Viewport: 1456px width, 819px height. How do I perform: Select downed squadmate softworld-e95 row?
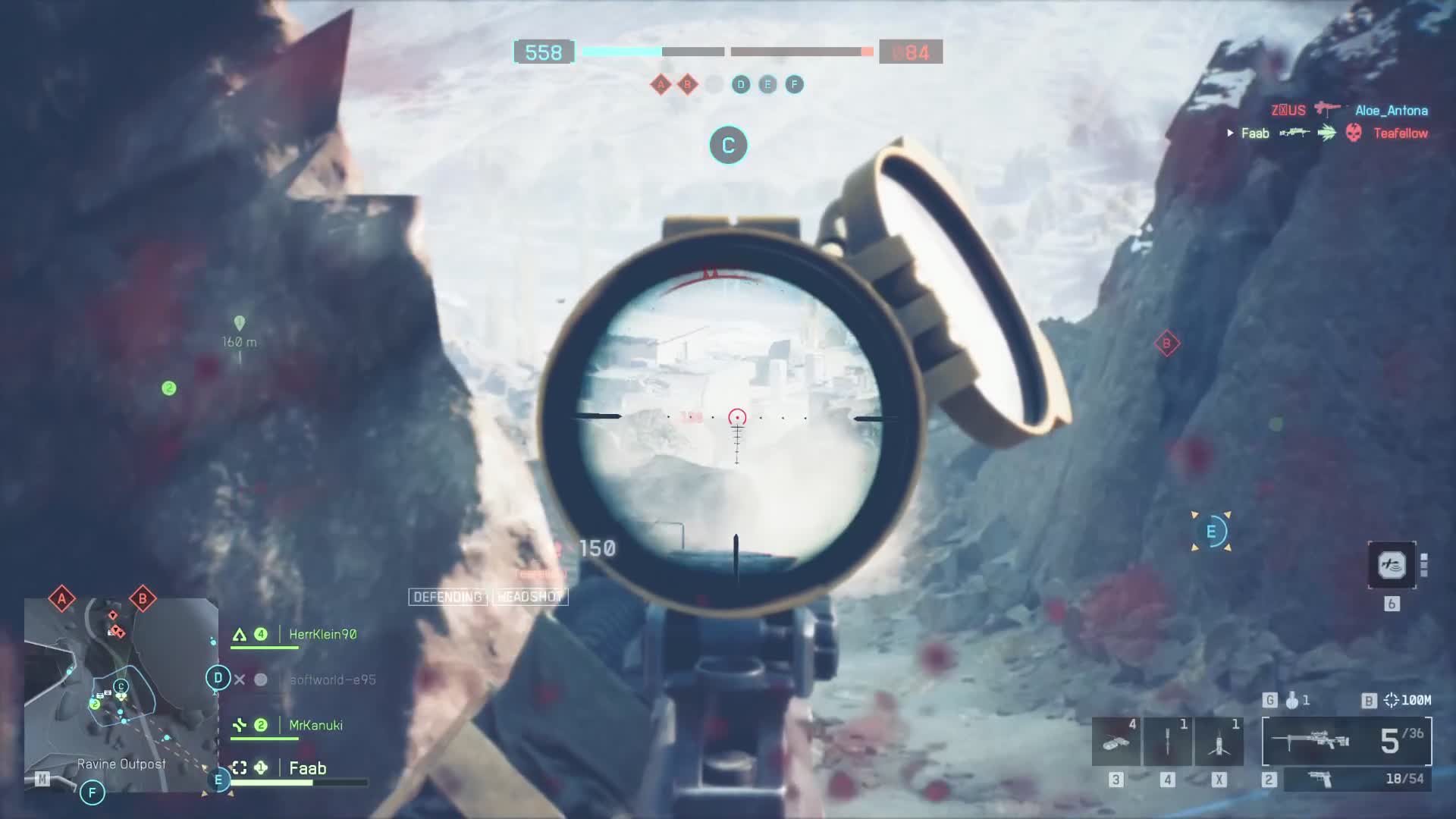click(x=332, y=679)
